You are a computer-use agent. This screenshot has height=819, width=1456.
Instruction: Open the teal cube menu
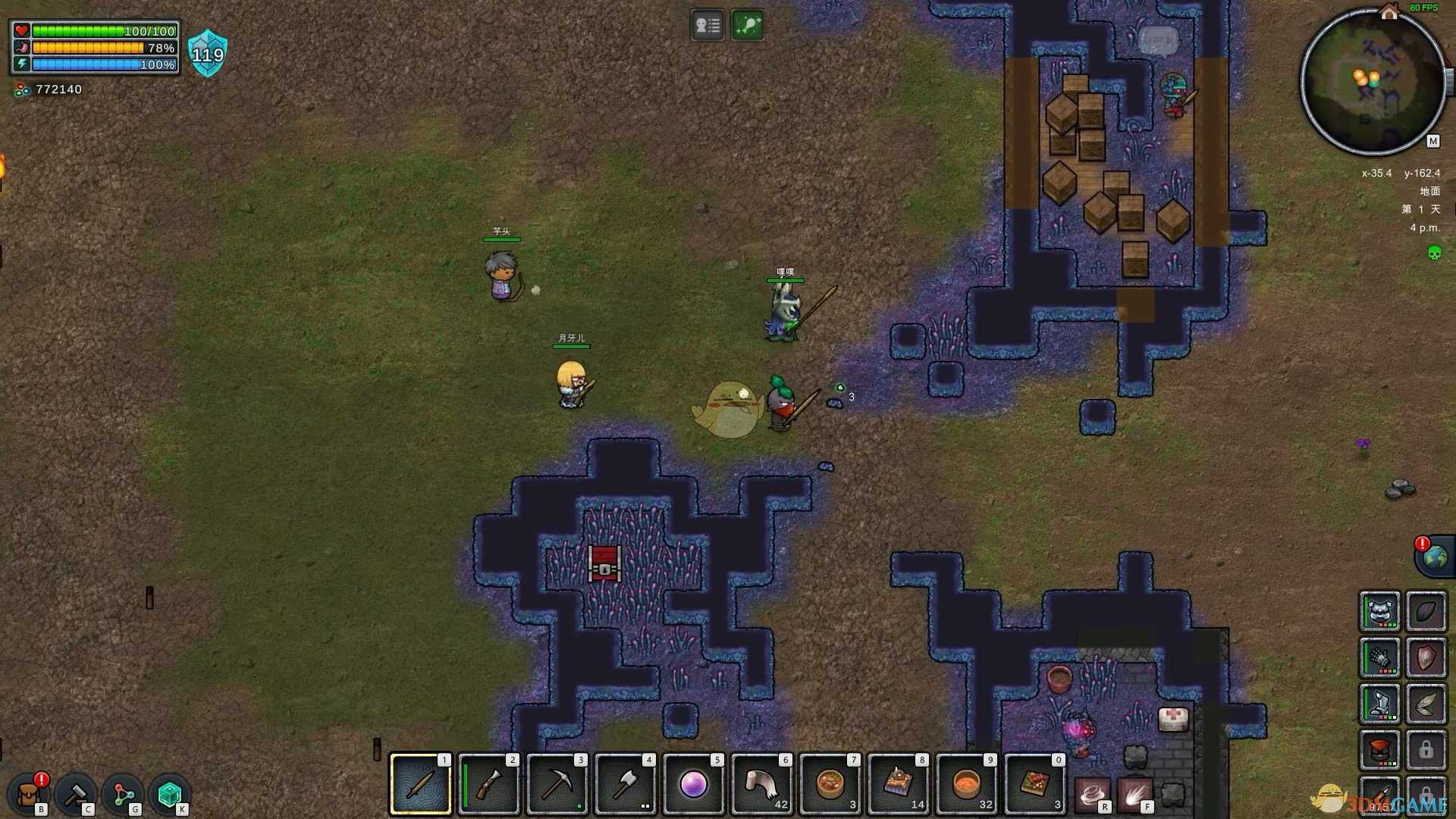tap(170, 794)
